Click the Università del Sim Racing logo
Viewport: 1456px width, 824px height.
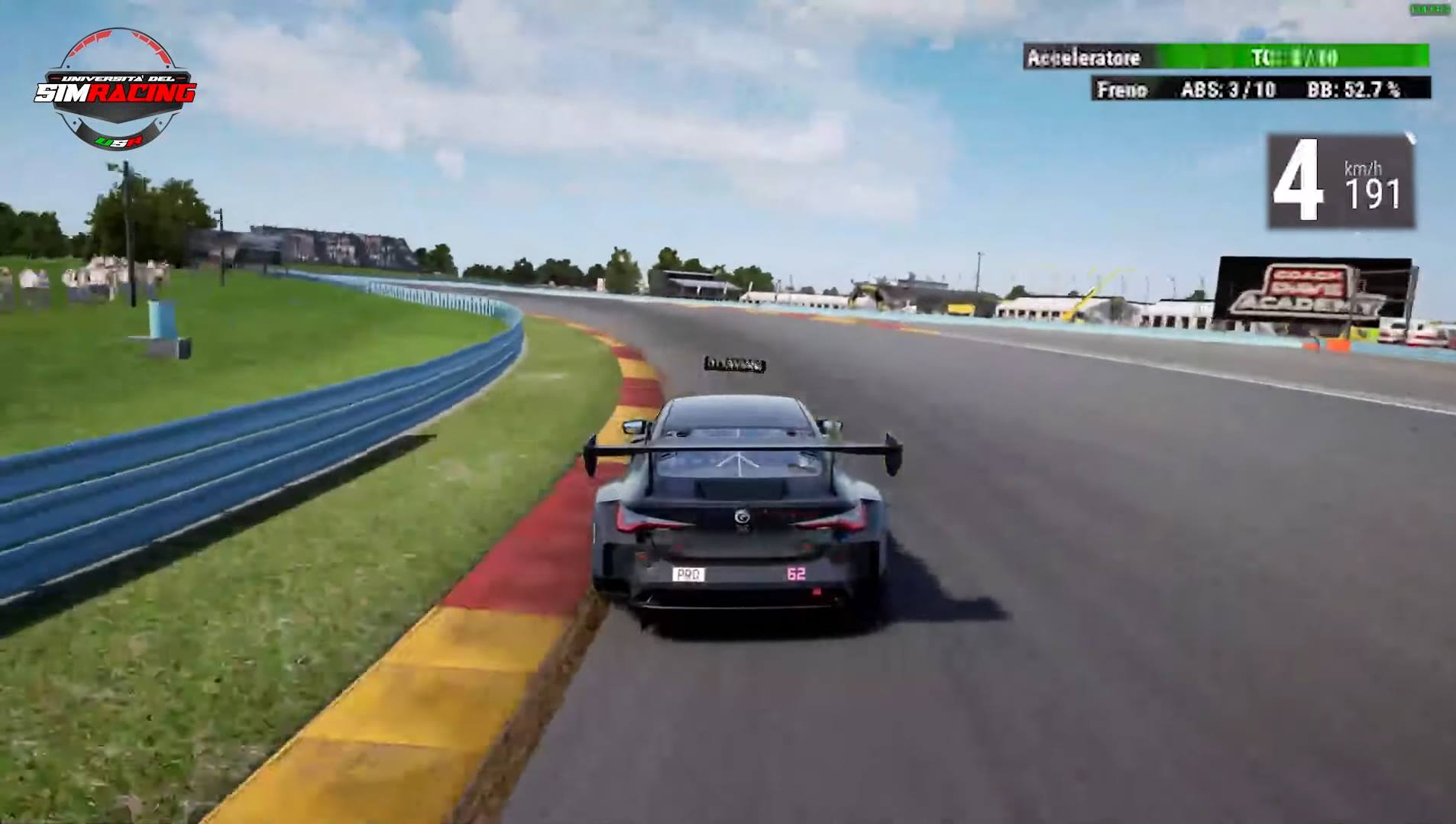coord(115,90)
